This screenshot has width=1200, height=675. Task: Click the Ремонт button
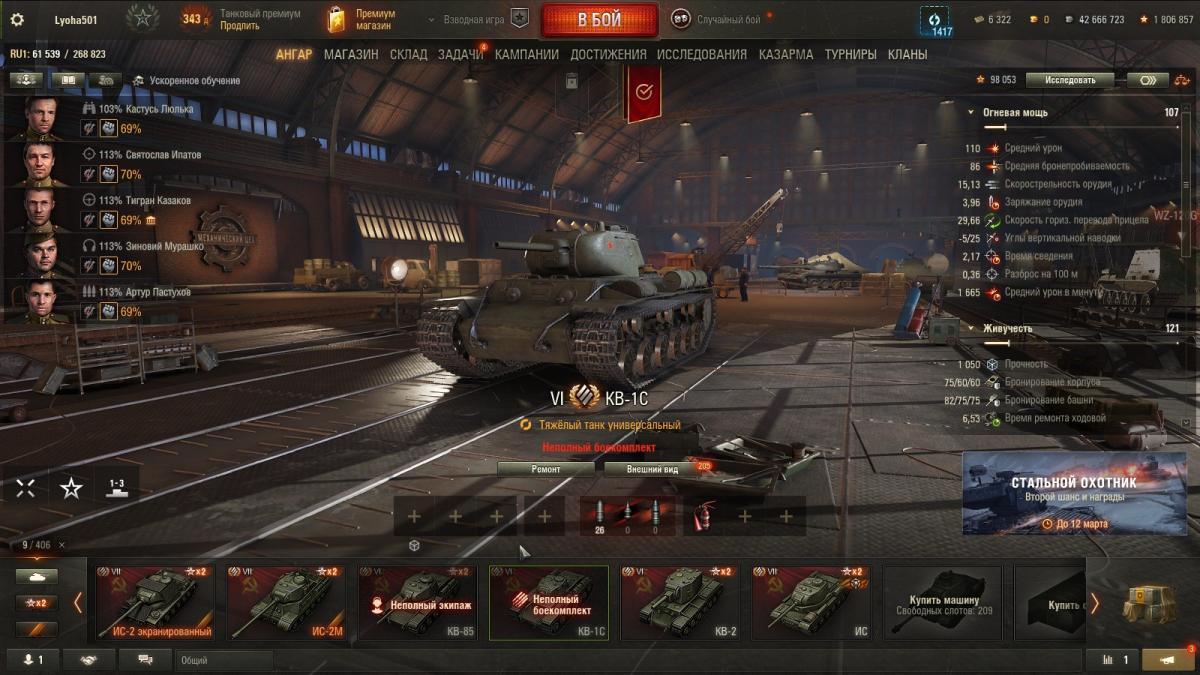click(546, 469)
